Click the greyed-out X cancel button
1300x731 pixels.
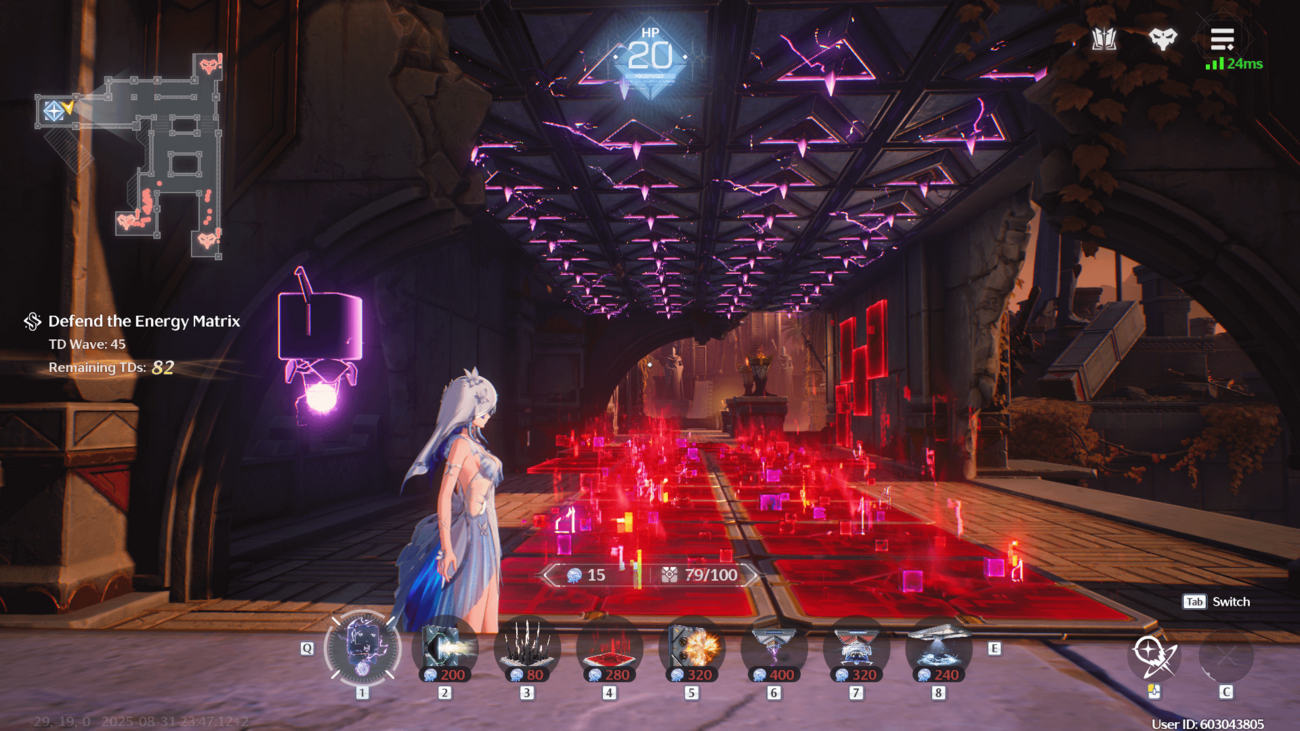[x=1226, y=656]
